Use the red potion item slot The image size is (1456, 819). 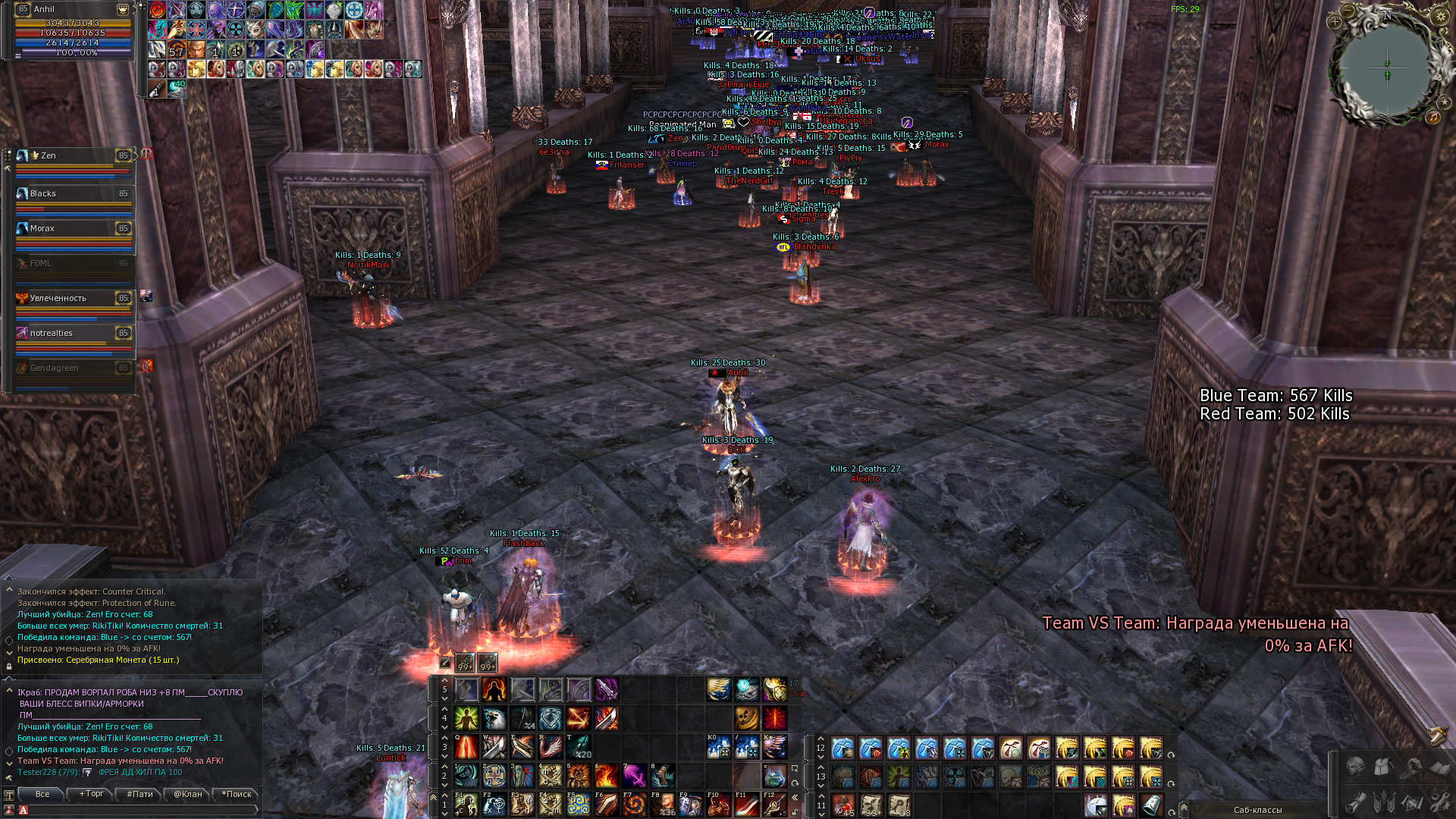(843, 805)
